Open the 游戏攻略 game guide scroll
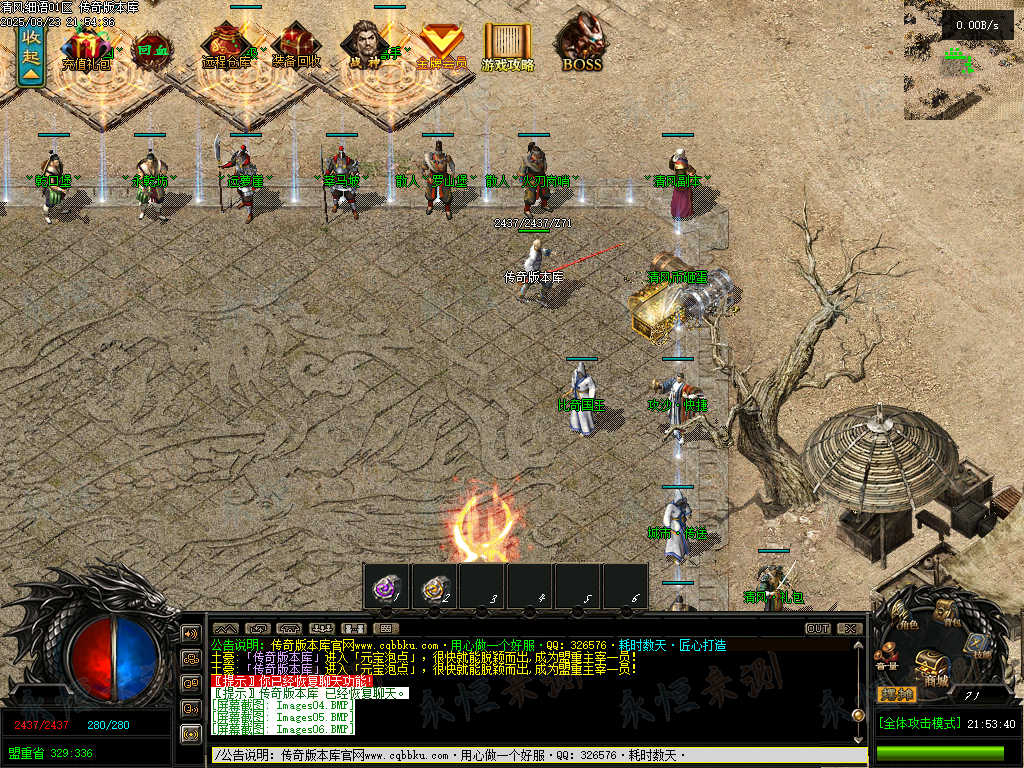1024x768 pixels. pos(508,46)
